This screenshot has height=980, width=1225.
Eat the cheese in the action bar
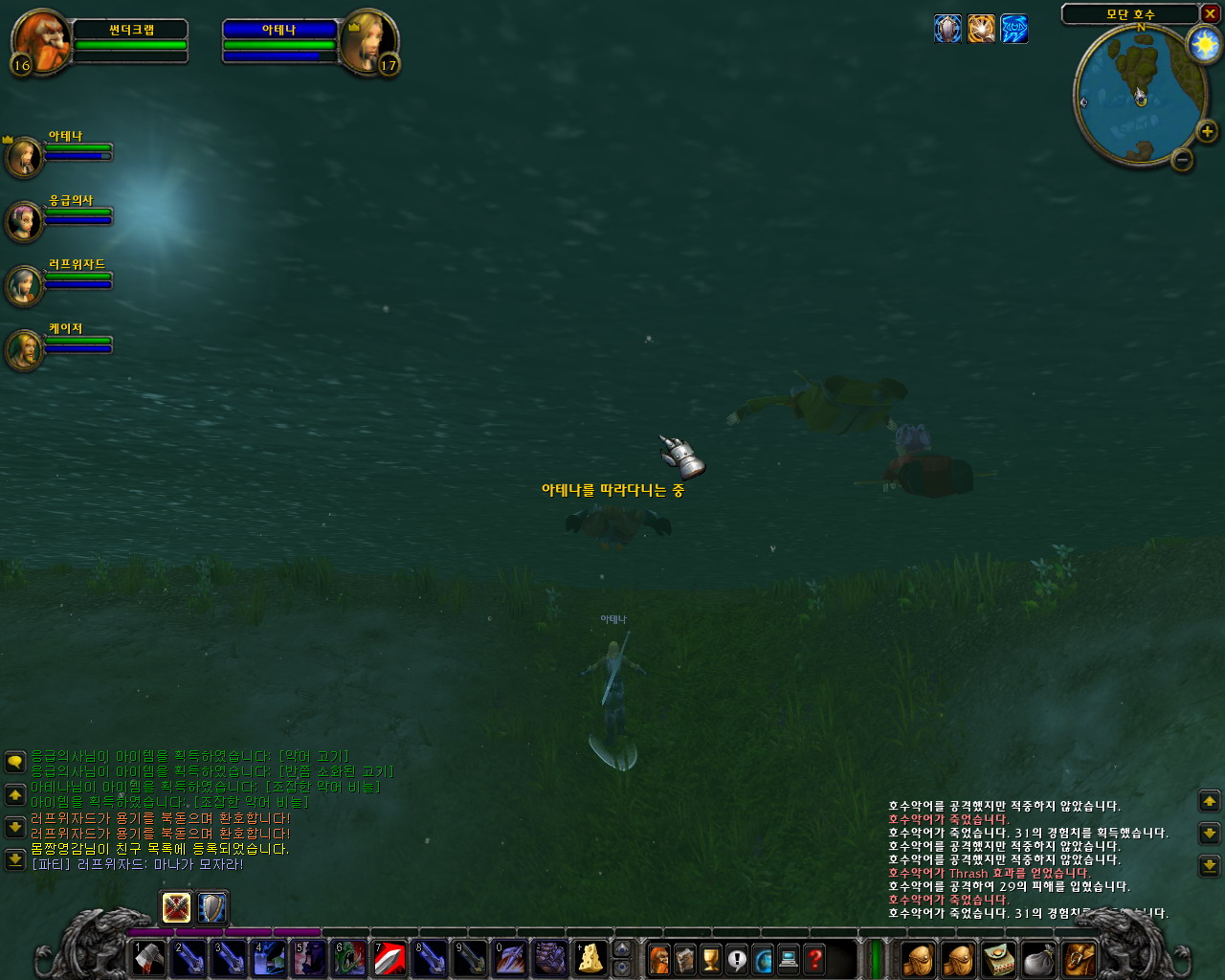pyautogui.click(x=590, y=958)
